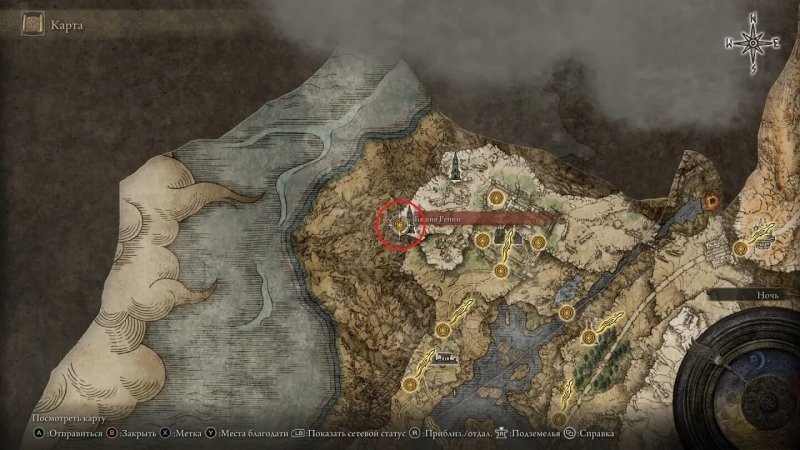The width and height of the screenshot is (800, 450).
Task: Choose the grace marker below the compass
Action: (740, 247)
